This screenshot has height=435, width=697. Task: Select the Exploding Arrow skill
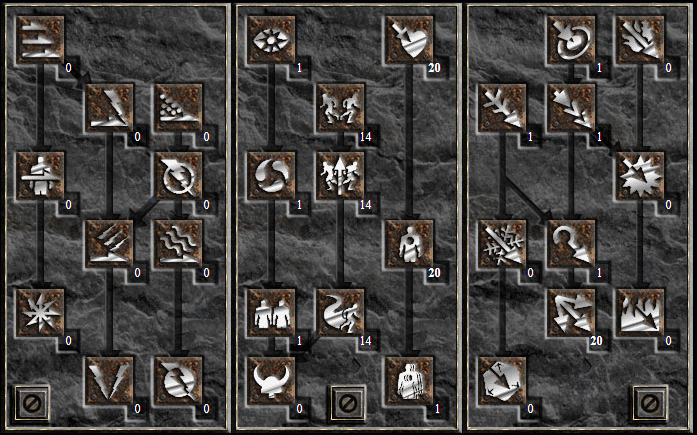click(640, 176)
